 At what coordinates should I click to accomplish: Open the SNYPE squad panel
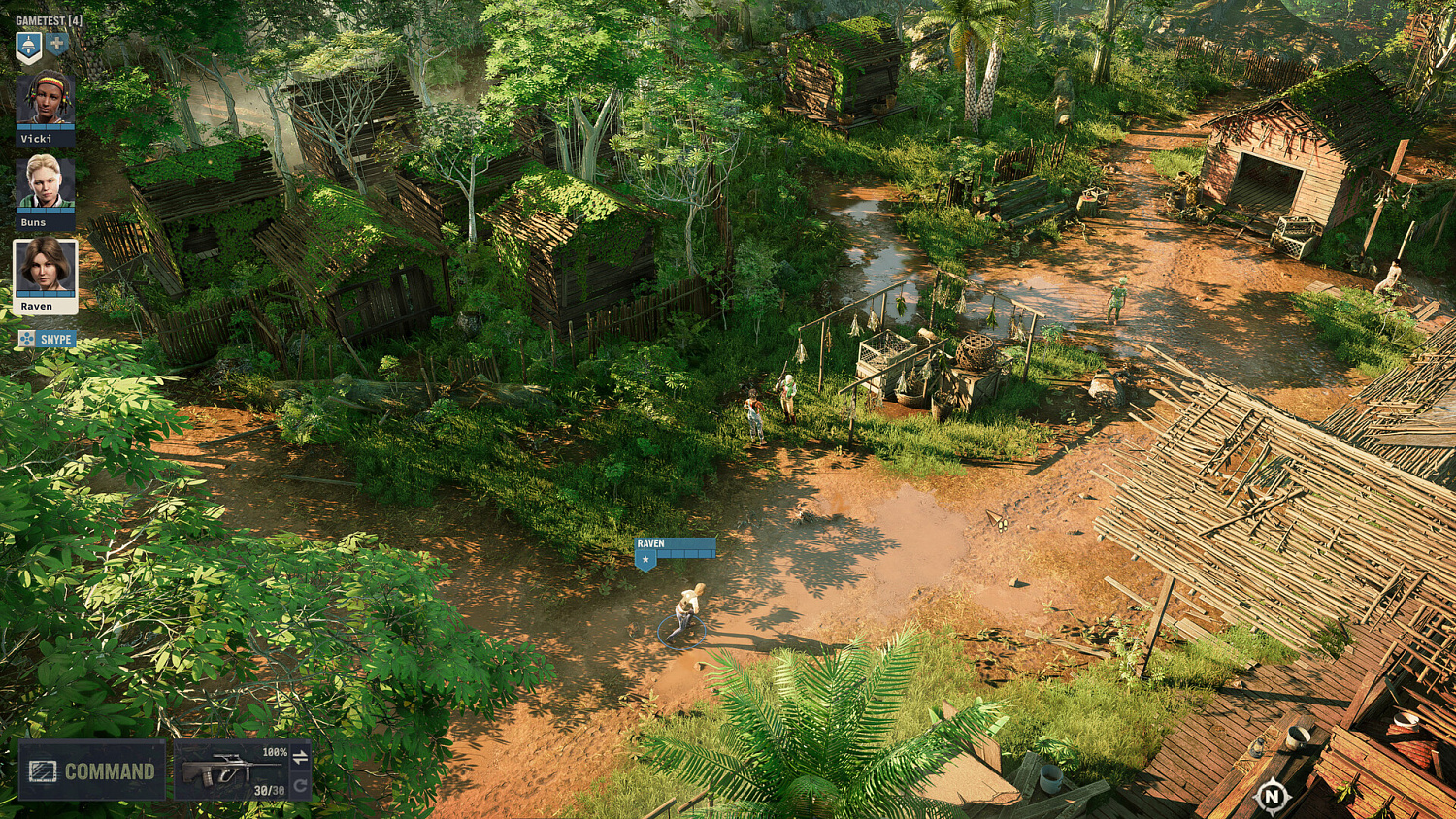pyautogui.click(x=56, y=337)
